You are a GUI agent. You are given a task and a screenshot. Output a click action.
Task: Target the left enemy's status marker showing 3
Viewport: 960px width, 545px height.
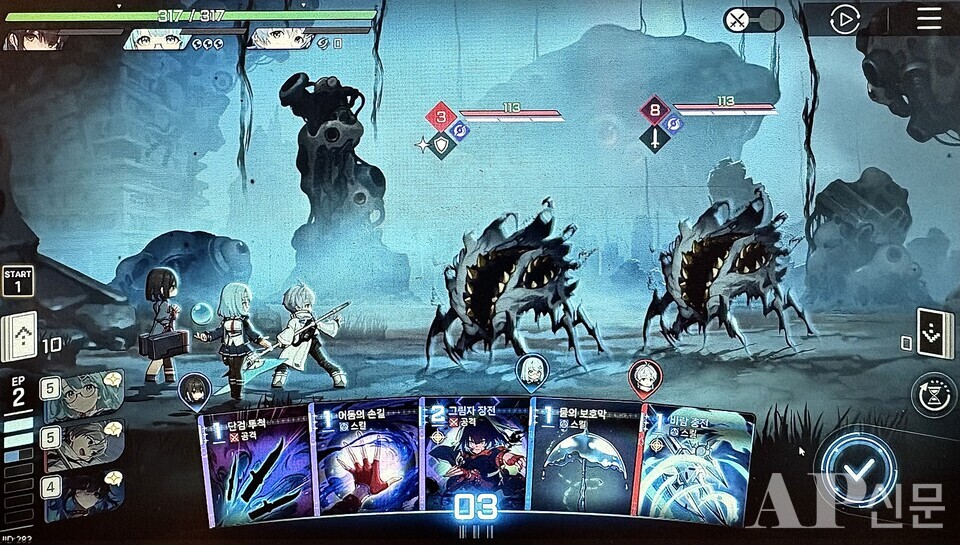pyautogui.click(x=440, y=117)
